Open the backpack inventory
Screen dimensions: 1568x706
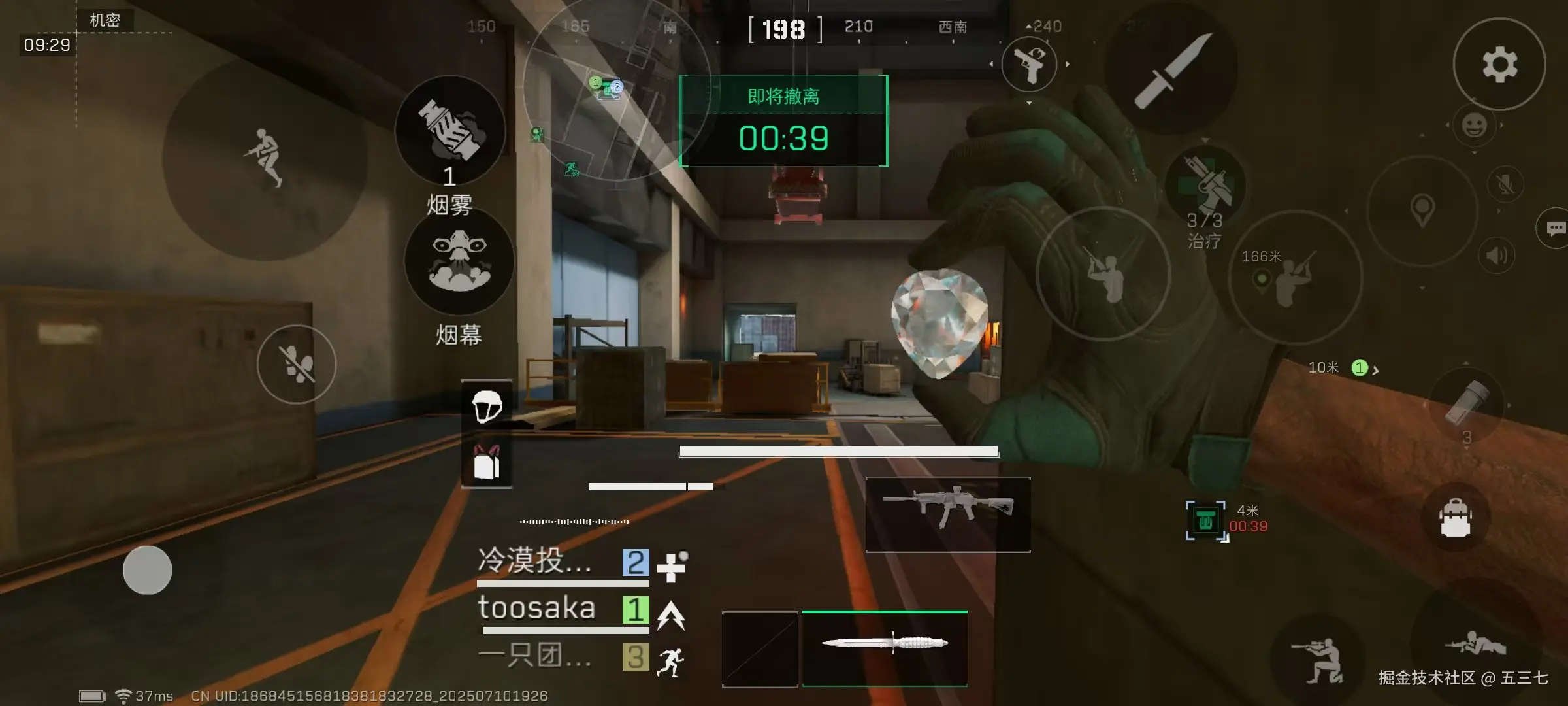[1456, 518]
